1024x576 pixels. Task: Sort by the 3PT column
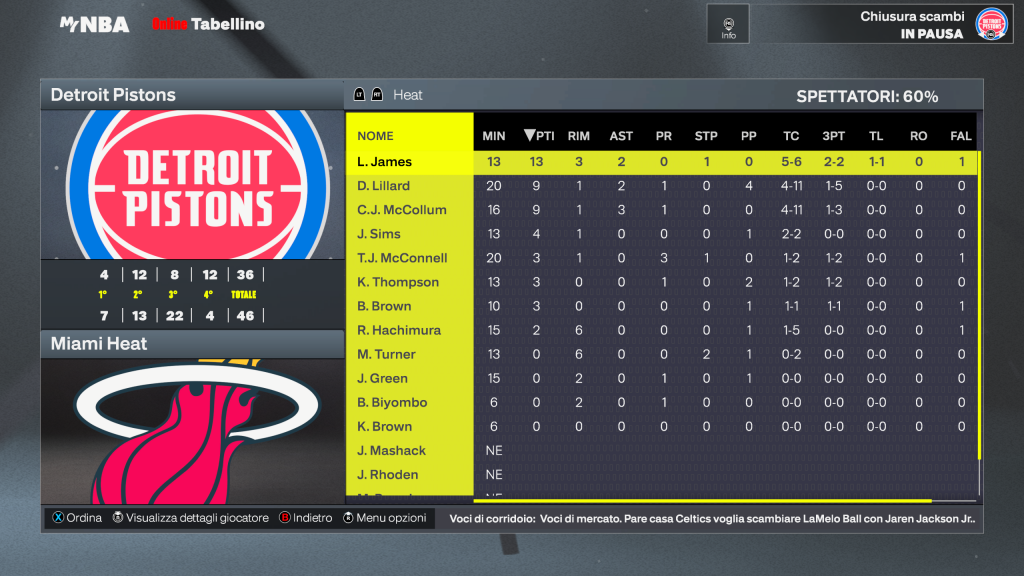[x=833, y=136]
